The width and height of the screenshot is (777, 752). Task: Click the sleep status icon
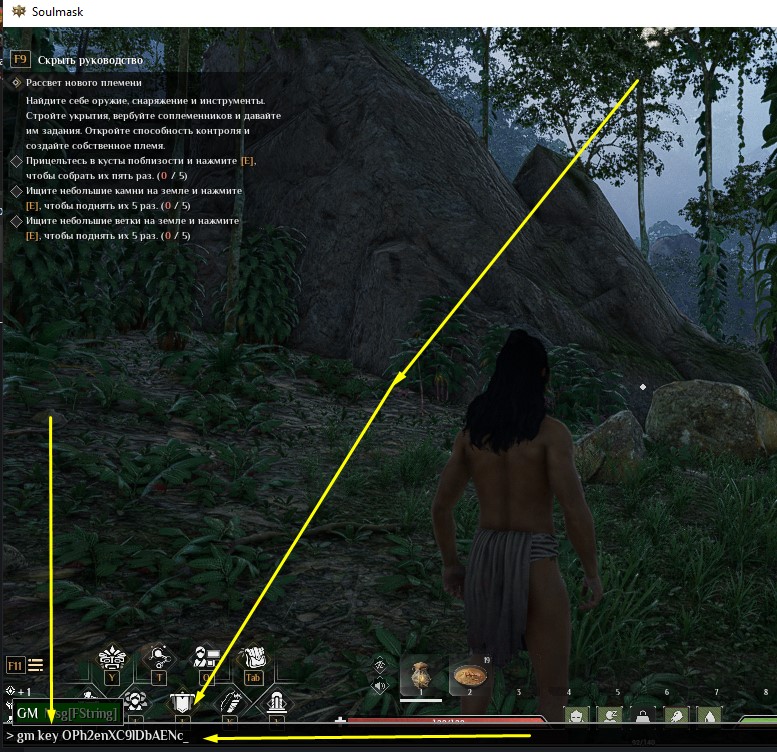[609, 715]
